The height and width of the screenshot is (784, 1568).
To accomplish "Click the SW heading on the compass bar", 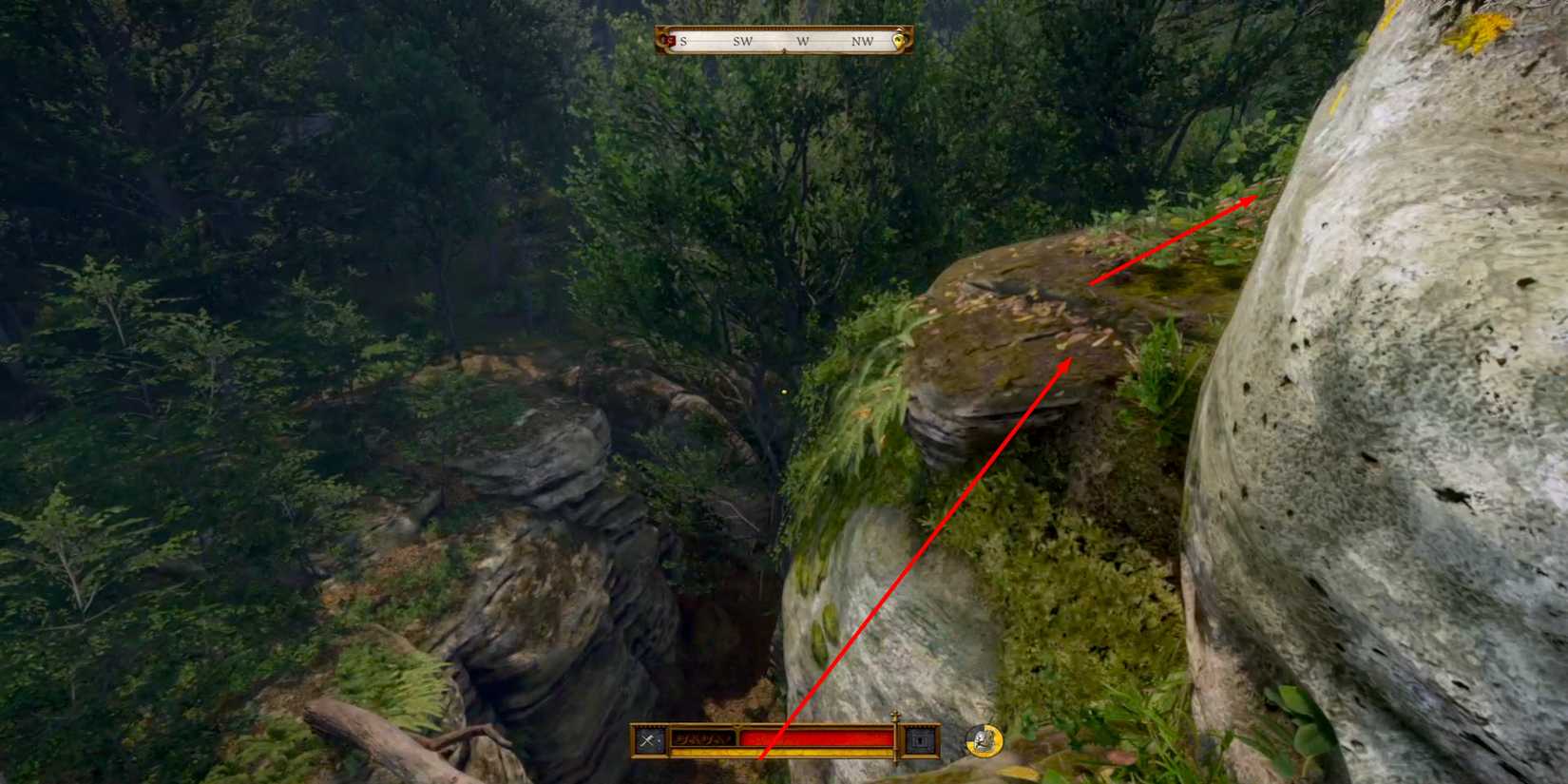I will pos(744,41).
